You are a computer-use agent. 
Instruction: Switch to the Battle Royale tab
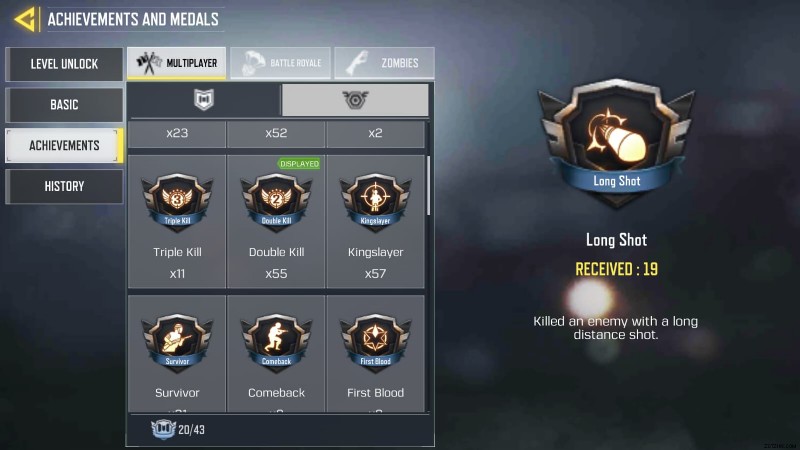(280, 63)
